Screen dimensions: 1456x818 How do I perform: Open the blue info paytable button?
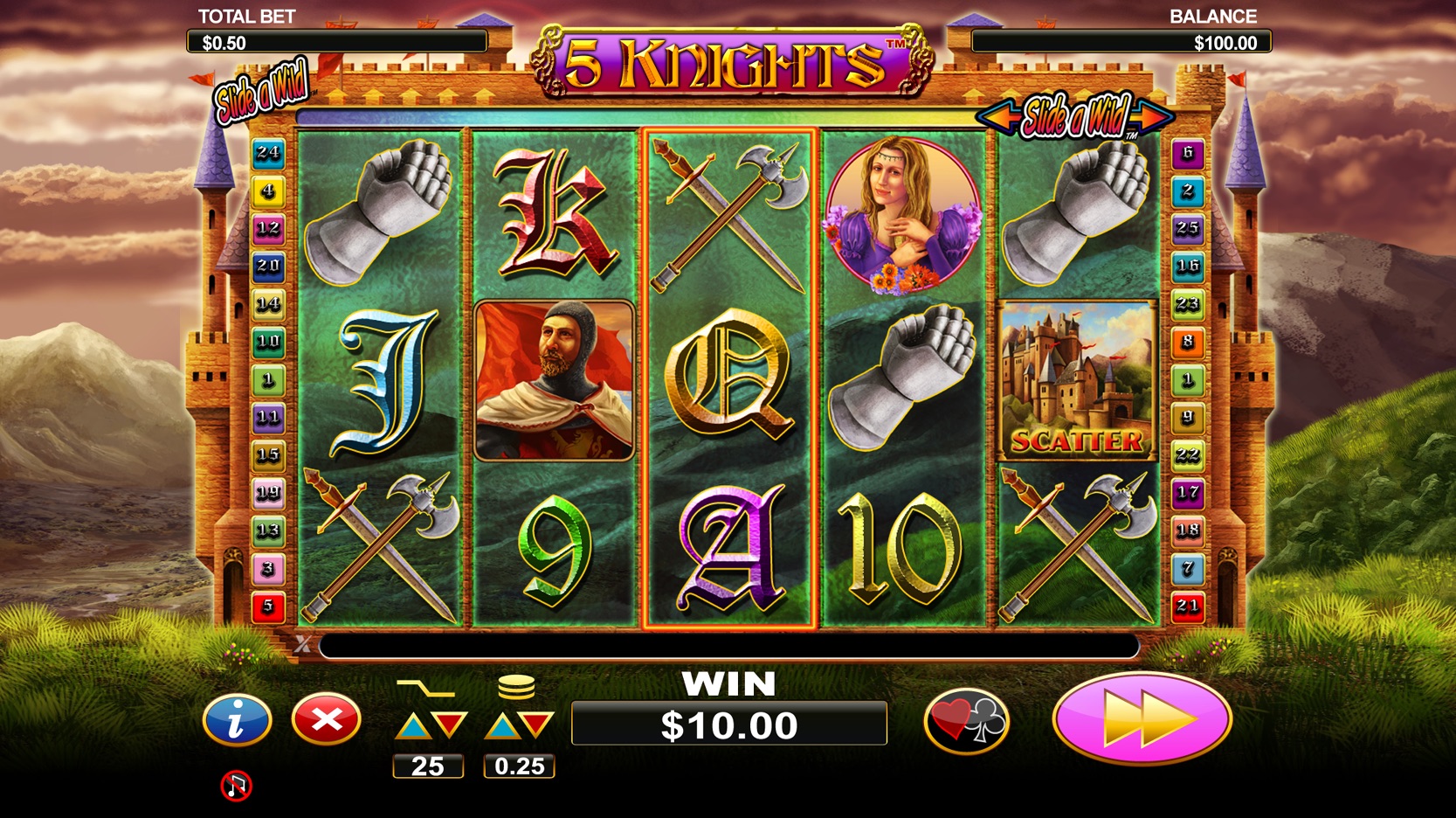[x=237, y=719]
